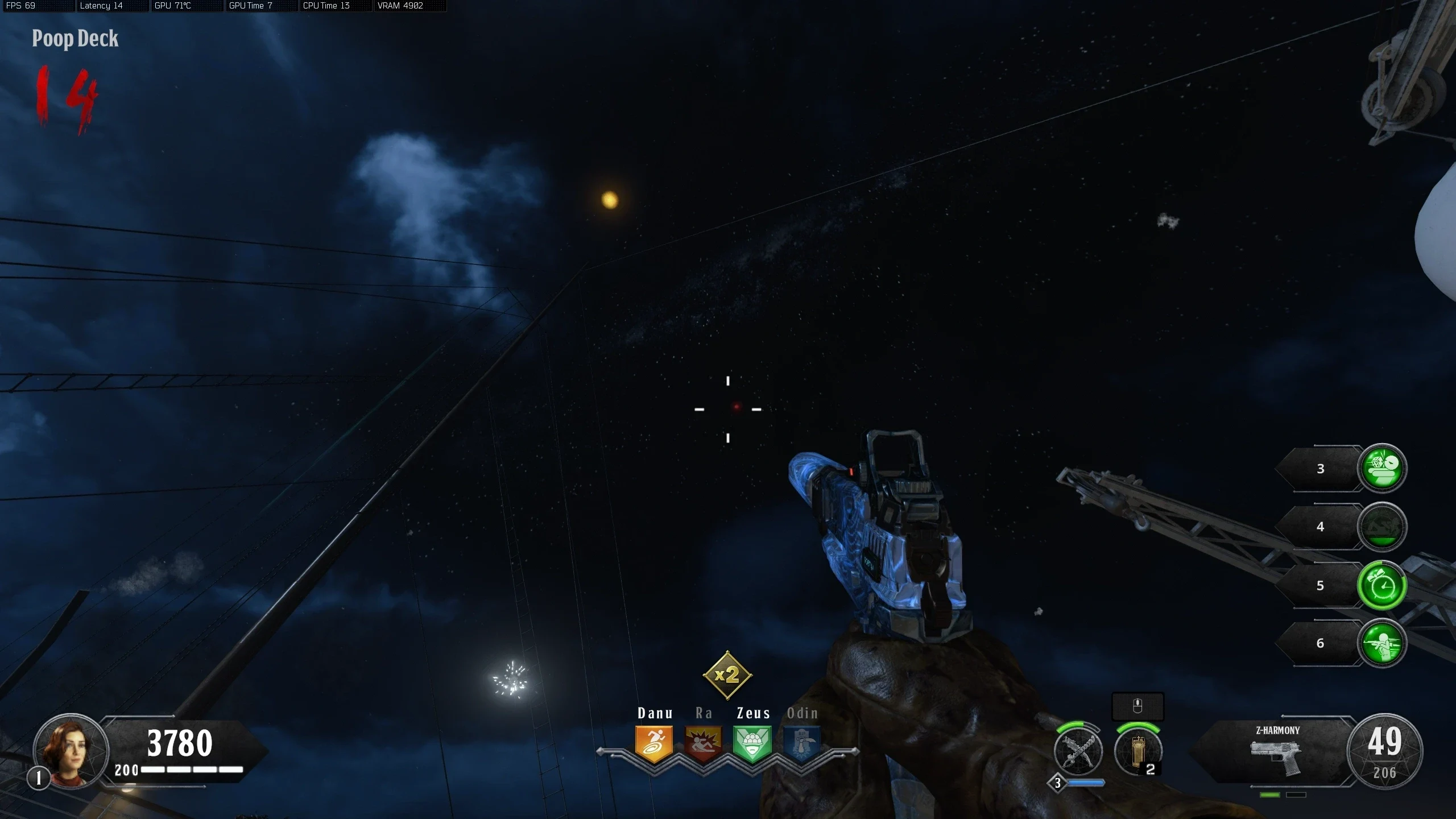Use the depleted elixir in slot 4
Viewport: 1456px width, 819px height.
[1382, 527]
